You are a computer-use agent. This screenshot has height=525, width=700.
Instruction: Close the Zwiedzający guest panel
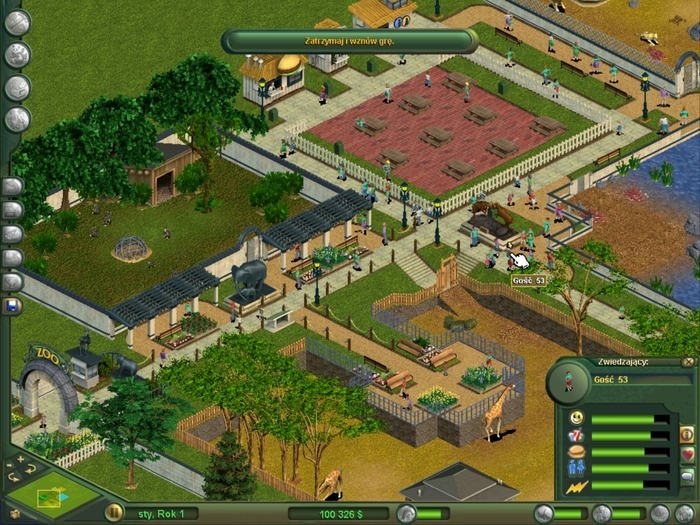click(688, 362)
